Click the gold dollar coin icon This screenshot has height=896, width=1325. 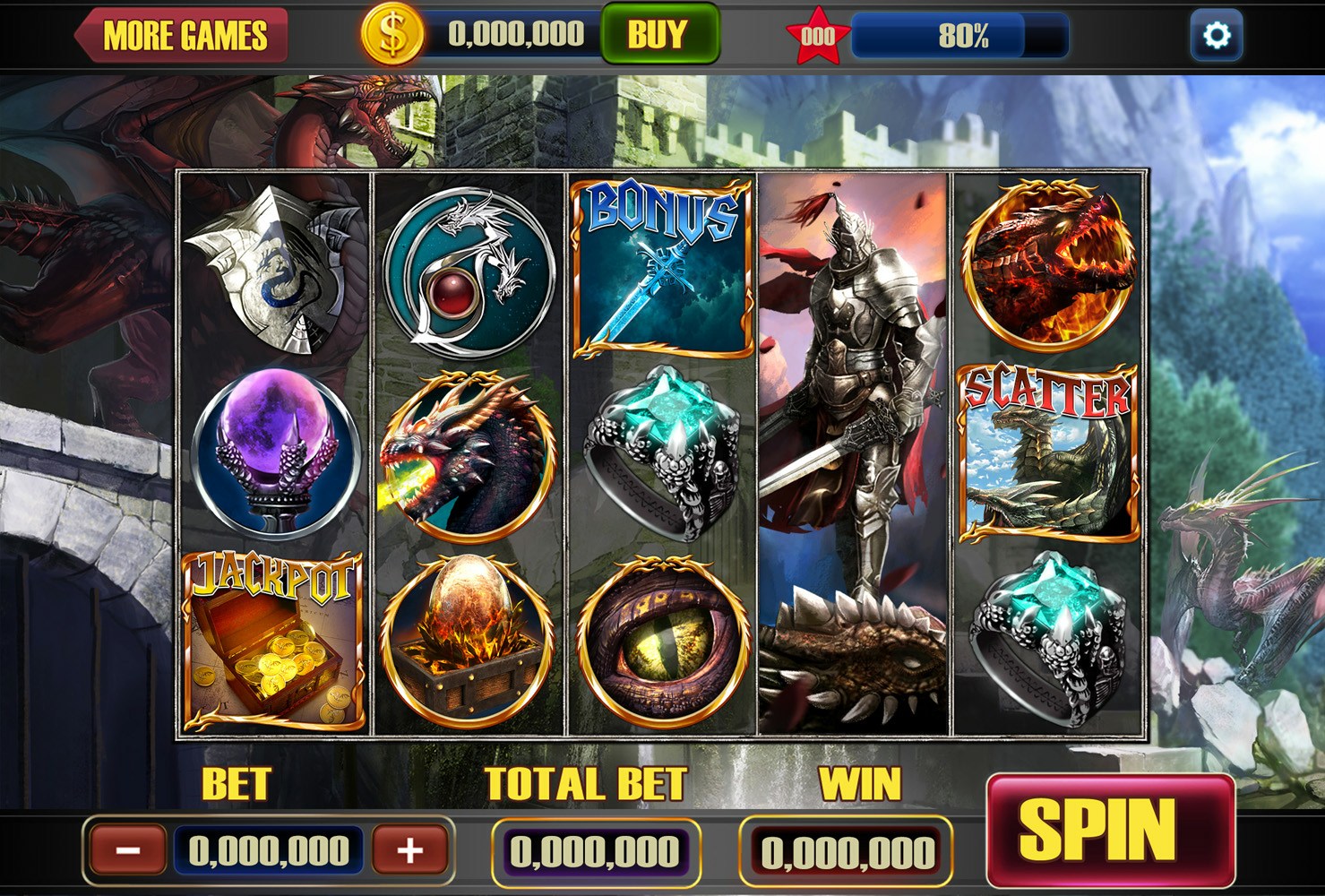[391, 34]
